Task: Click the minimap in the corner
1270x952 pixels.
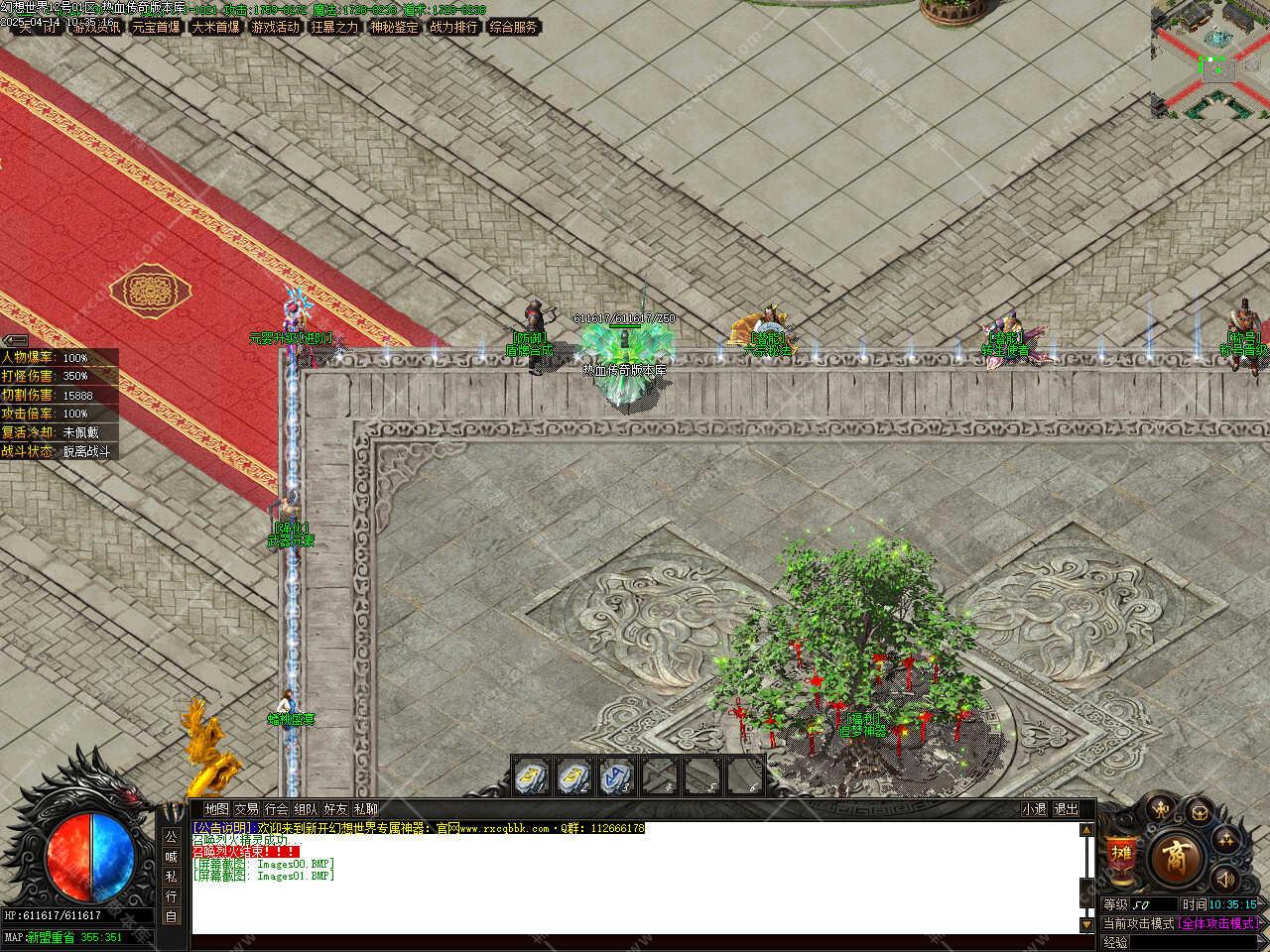Action: pyautogui.click(x=1209, y=59)
